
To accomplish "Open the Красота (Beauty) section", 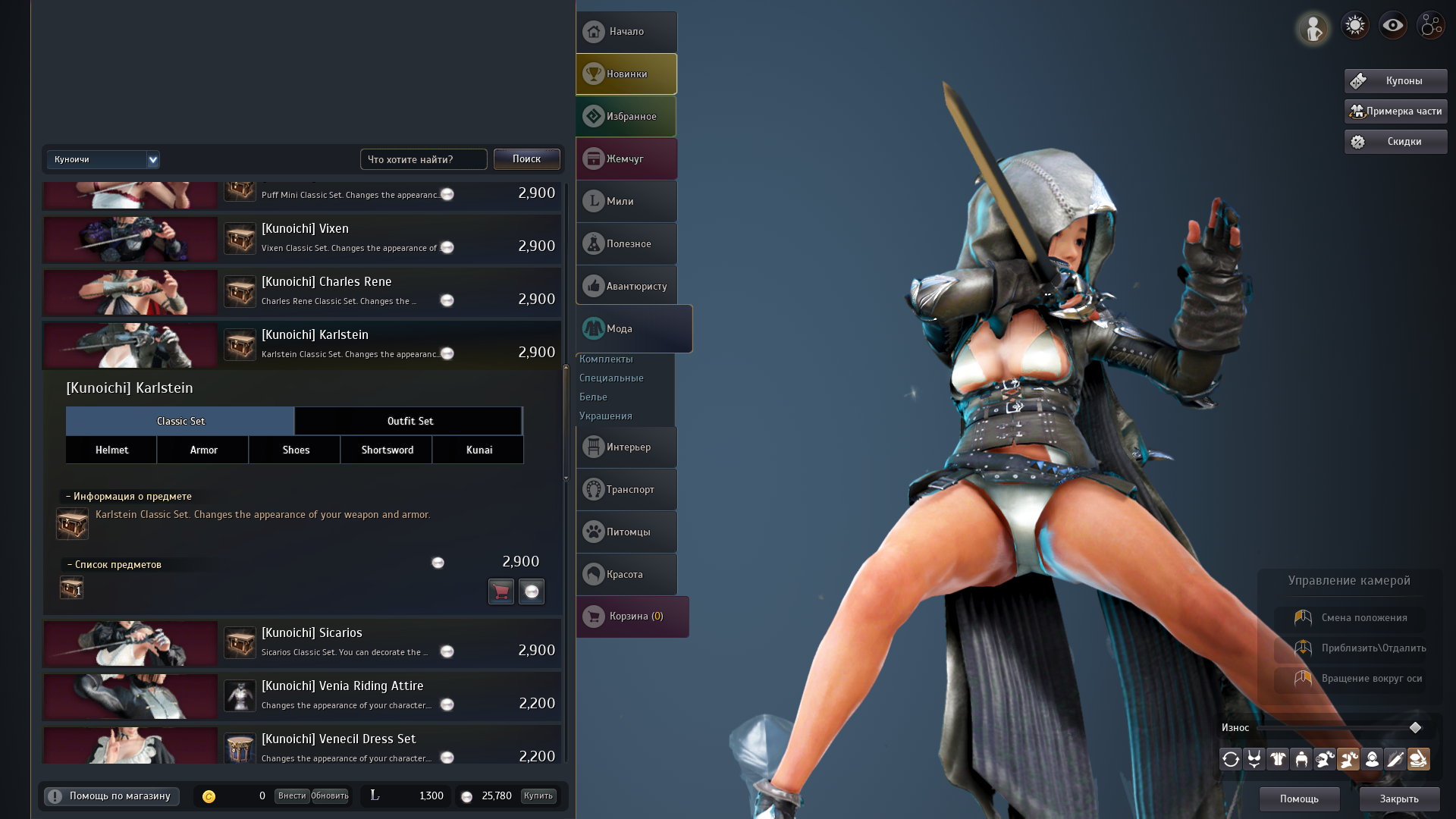I will click(x=626, y=574).
